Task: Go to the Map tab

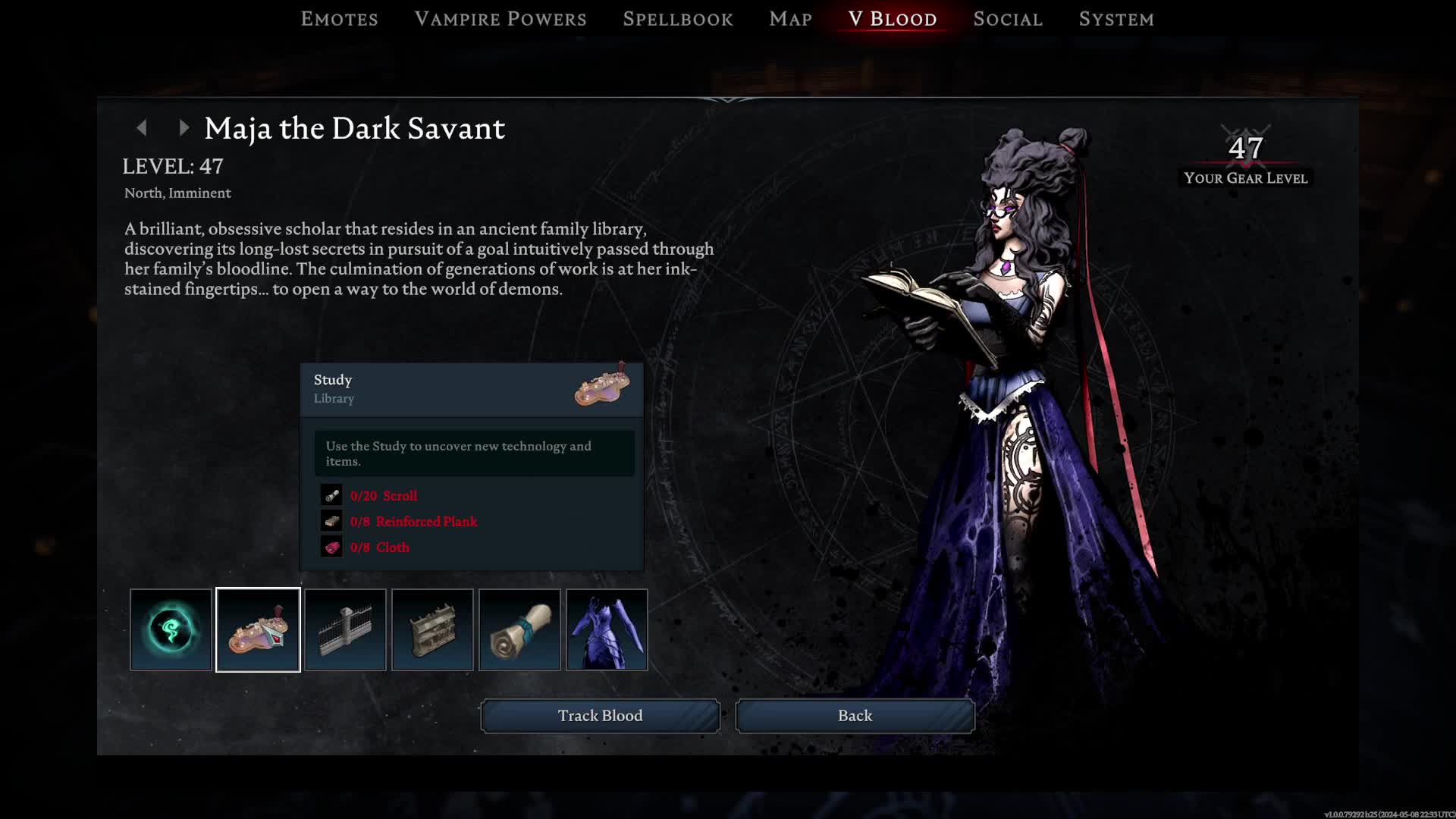Action: (x=790, y=19)
